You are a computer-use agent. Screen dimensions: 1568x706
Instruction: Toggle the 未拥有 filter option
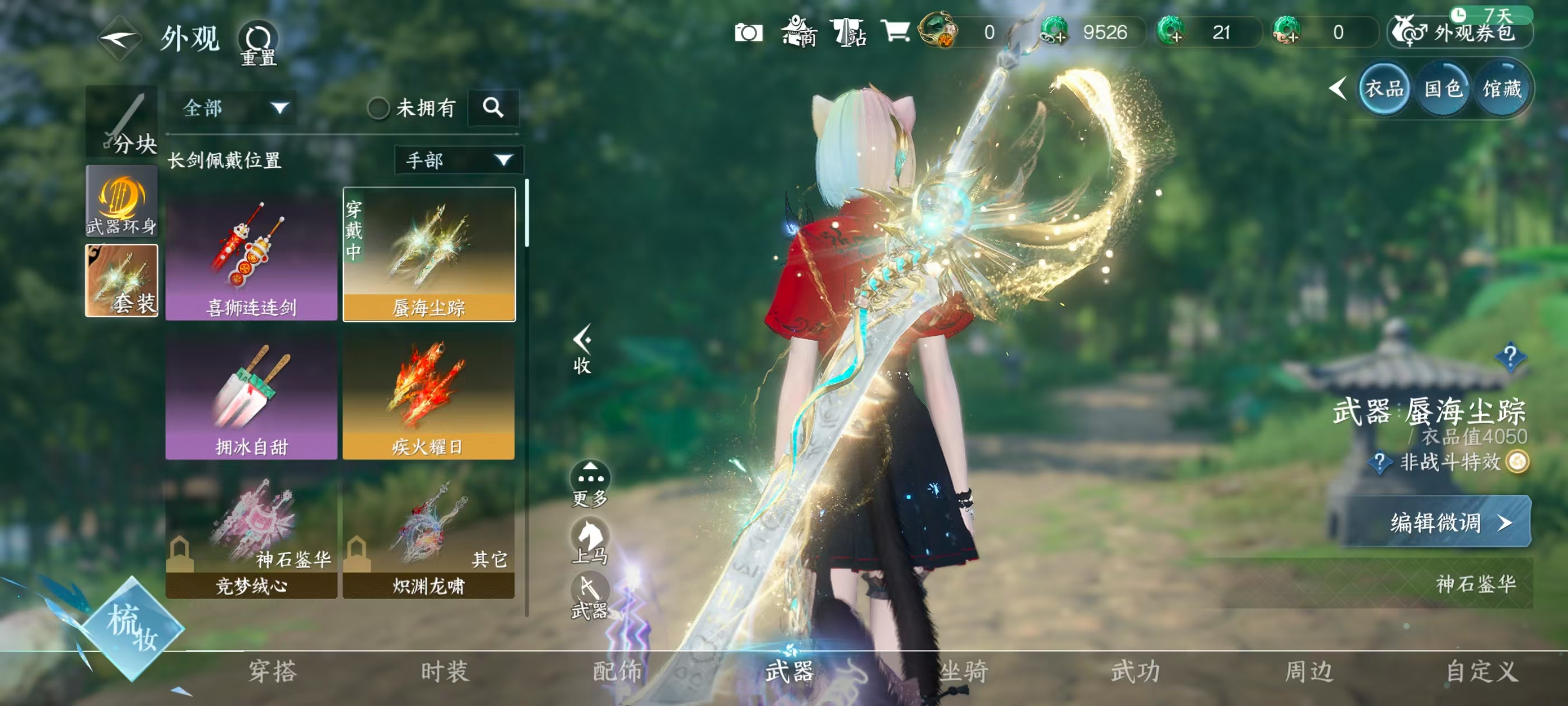(378, 109)
